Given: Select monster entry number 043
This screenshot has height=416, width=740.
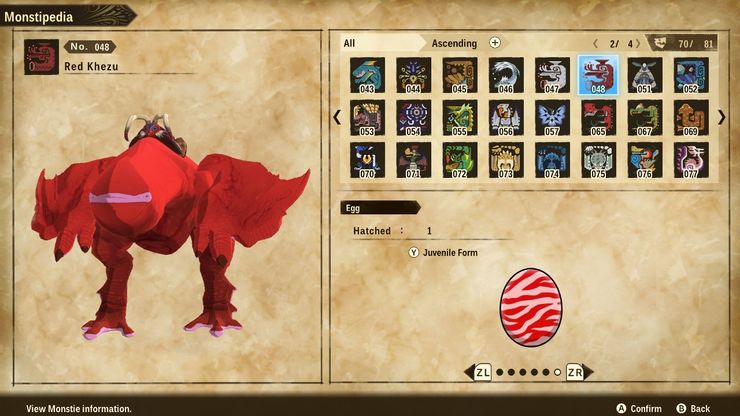Looking at the screenshot, I should [367, 74].
